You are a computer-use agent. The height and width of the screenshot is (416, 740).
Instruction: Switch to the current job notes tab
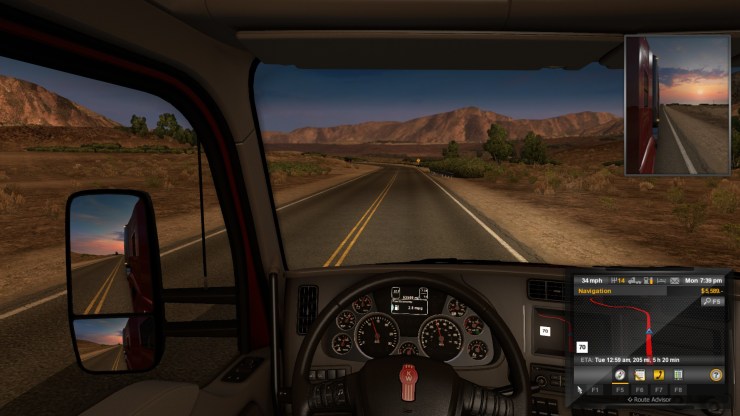coord(639,374)
